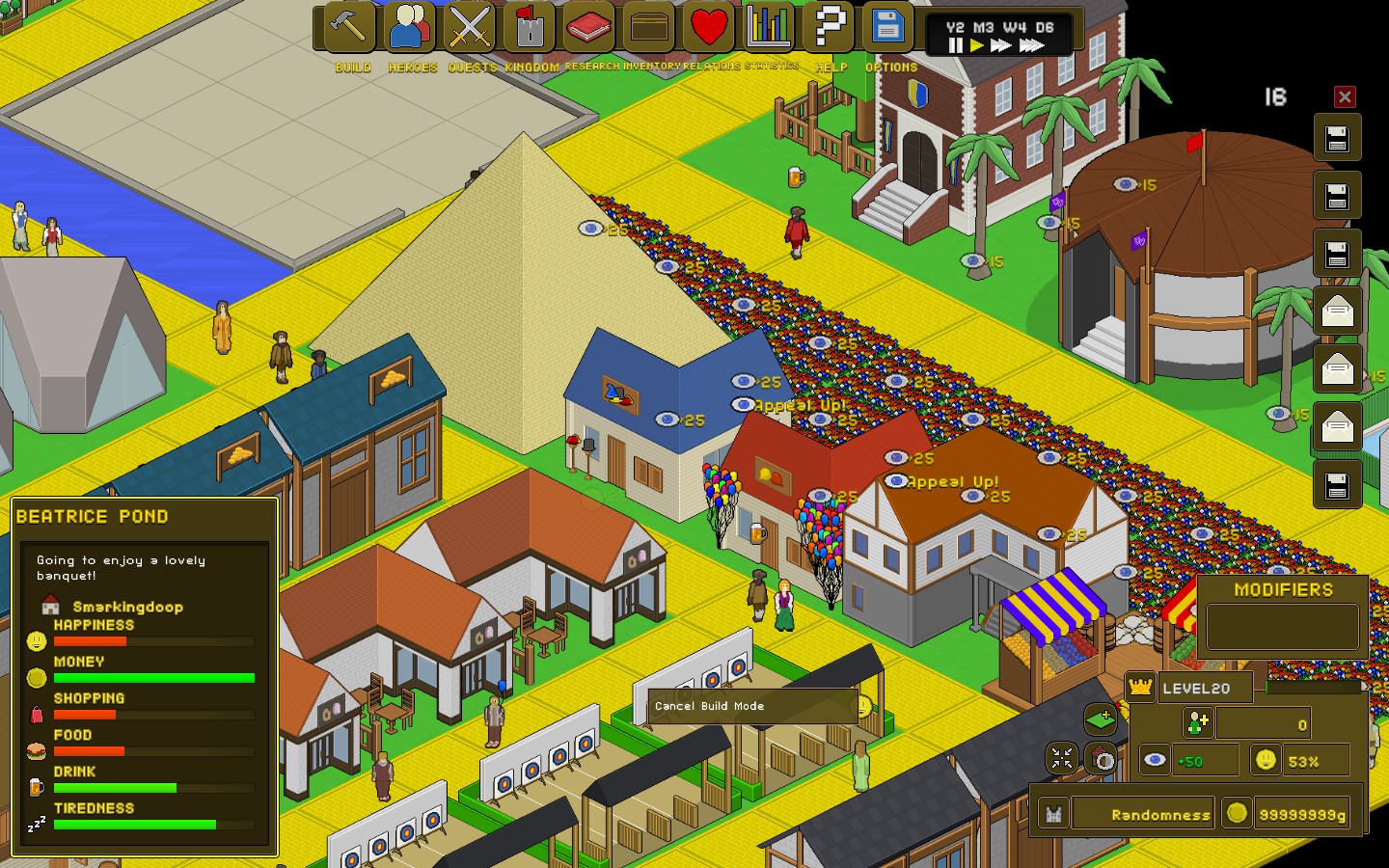Open the Research book icon
1389x868 pixels.
(588, 28)
